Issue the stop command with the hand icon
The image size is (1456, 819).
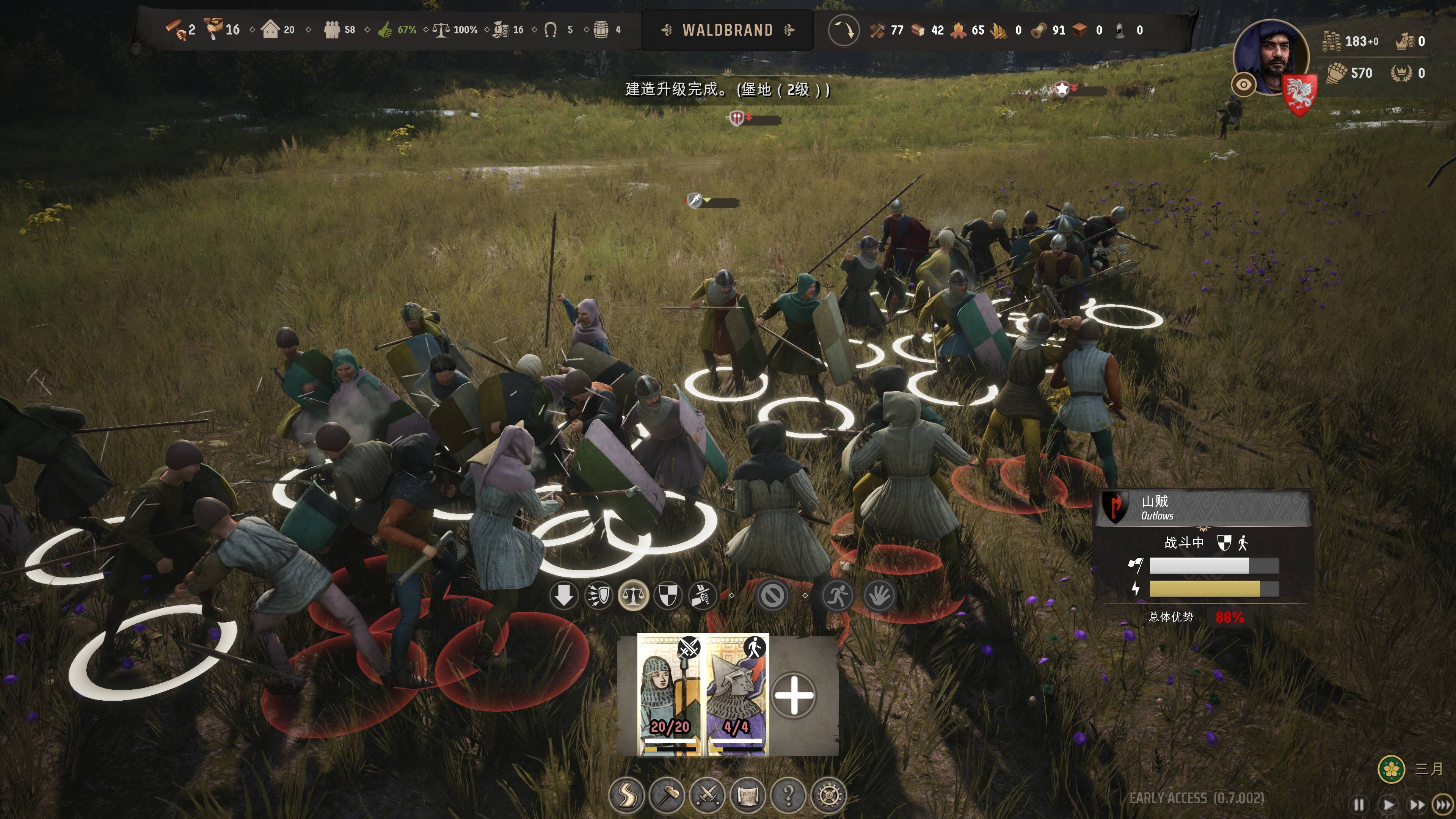[879, 595]
